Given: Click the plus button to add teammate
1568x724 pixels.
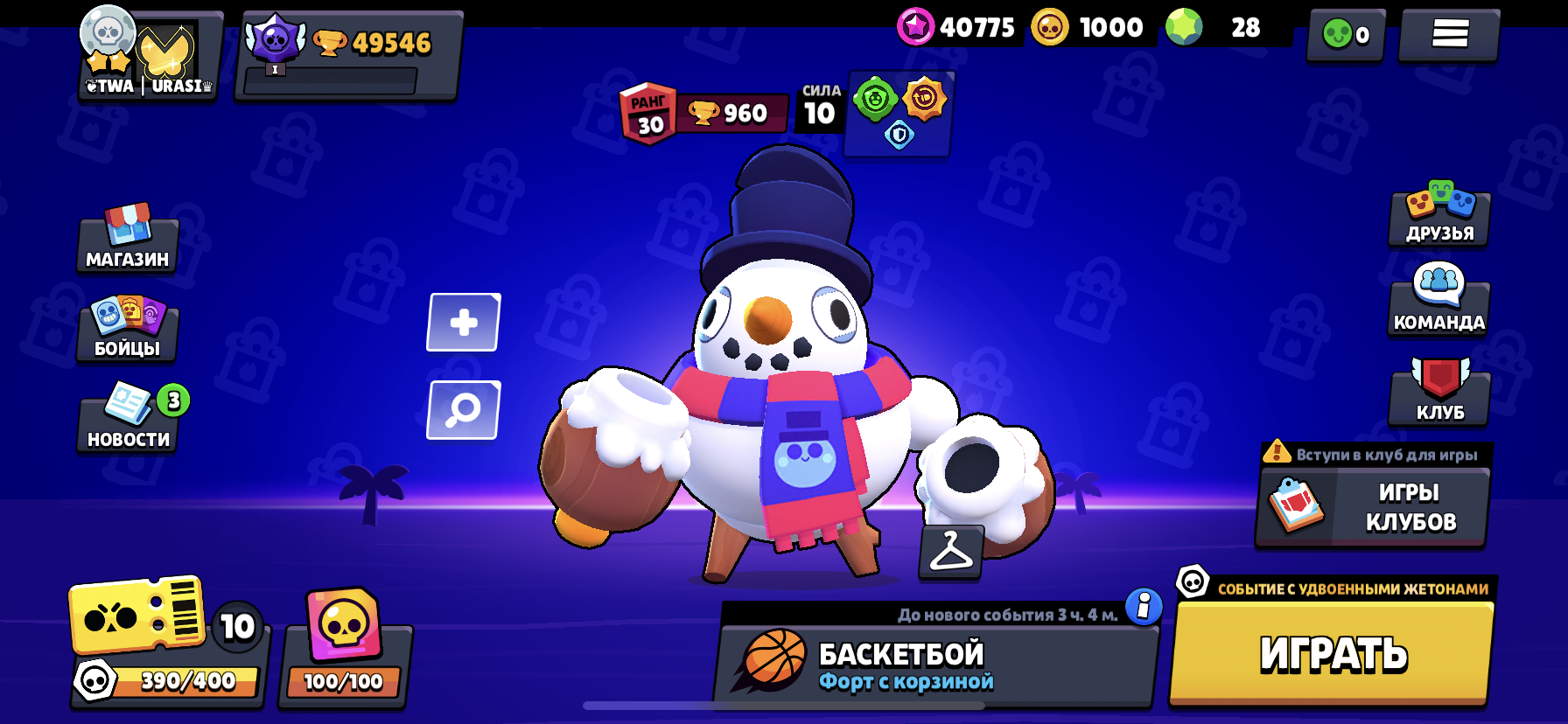Looking at the screenshot, I should [464, 323].
